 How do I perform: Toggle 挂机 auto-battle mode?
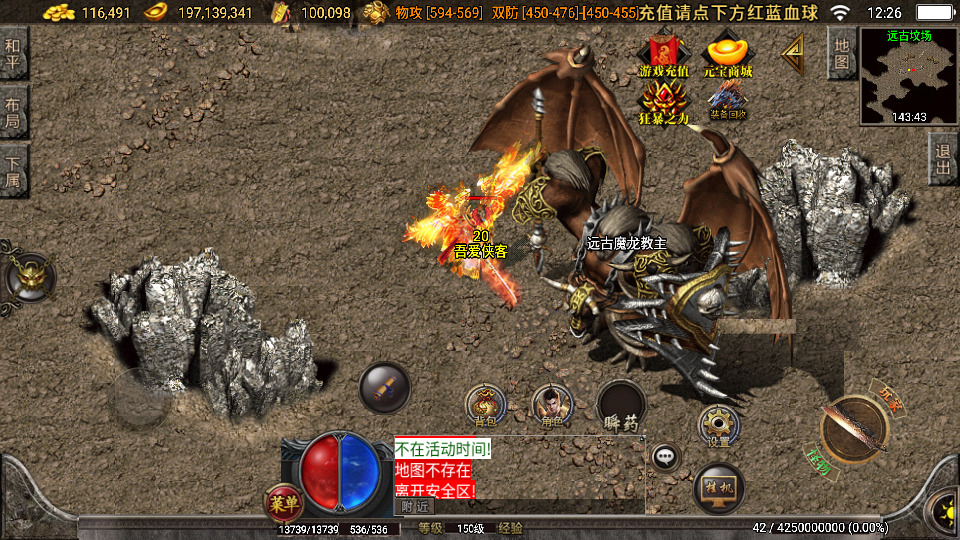718,488
